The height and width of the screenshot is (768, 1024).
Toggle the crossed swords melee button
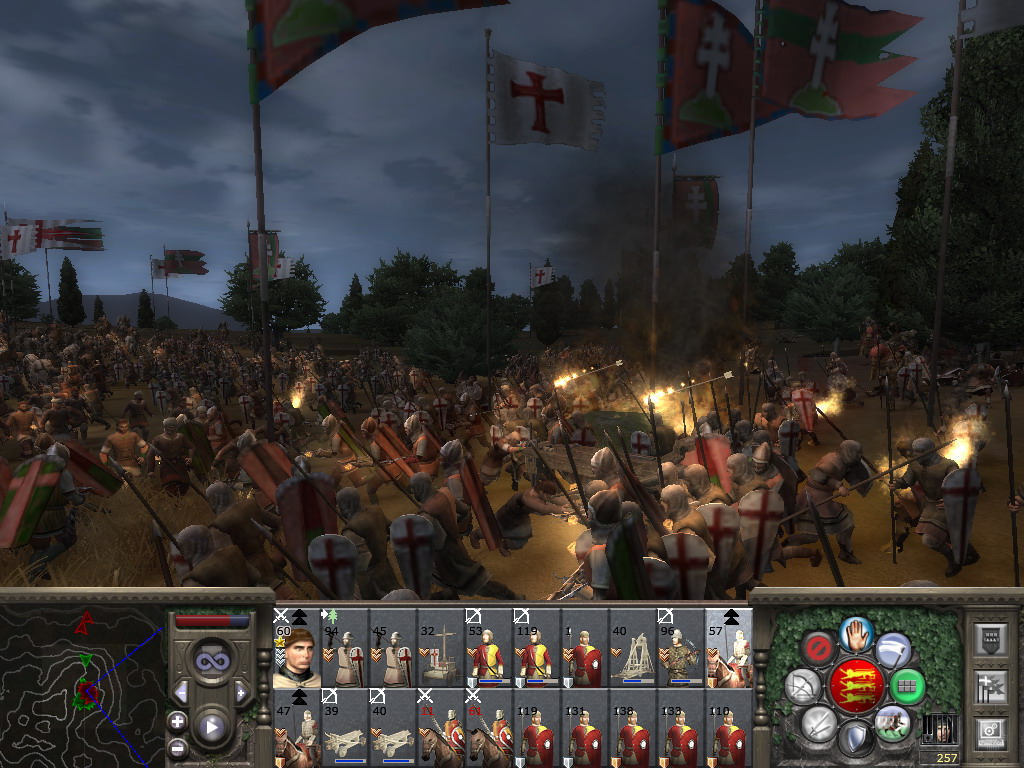click(x=818, y=723)
